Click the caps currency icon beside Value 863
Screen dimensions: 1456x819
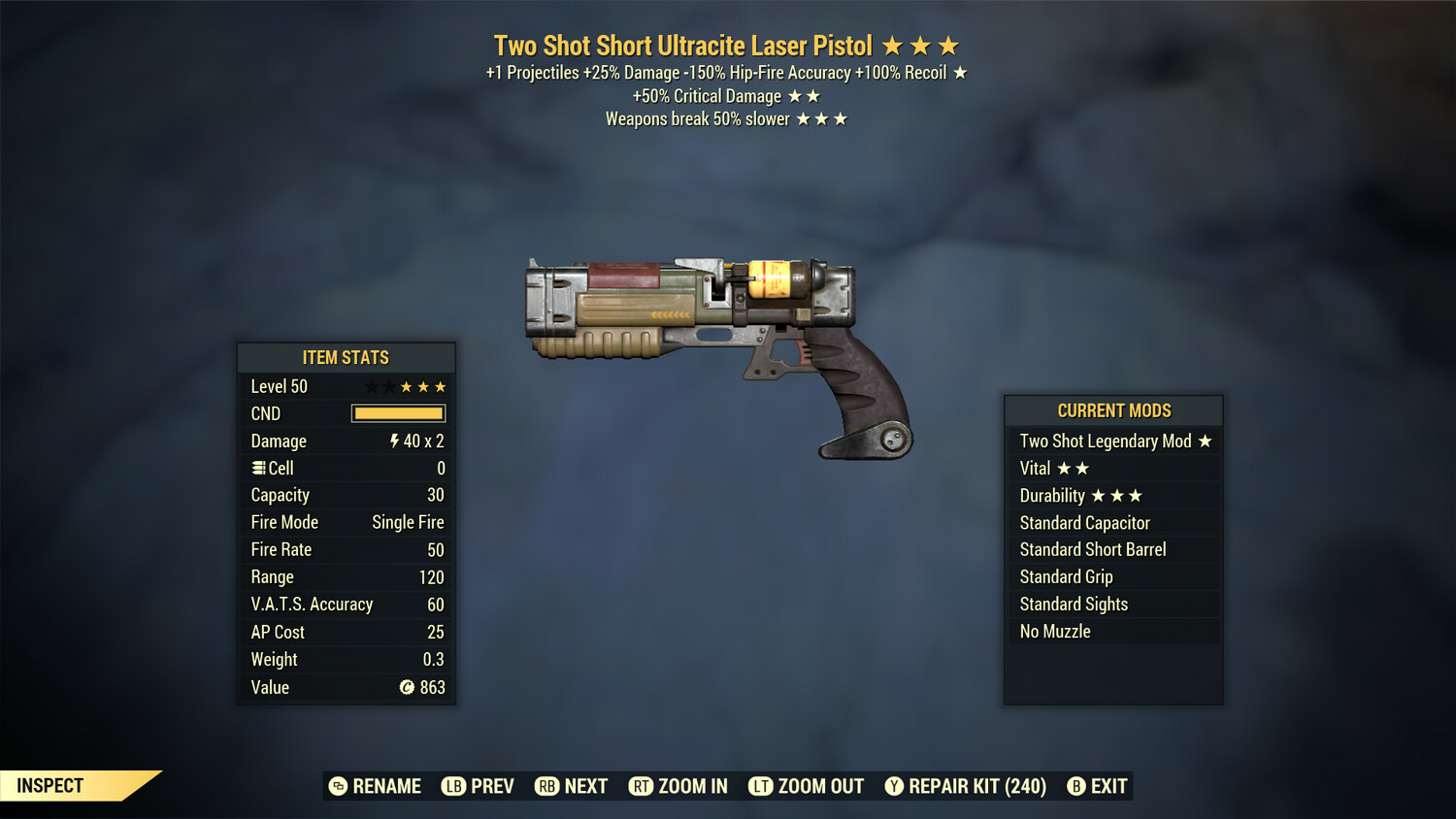(x=407, y=687)
